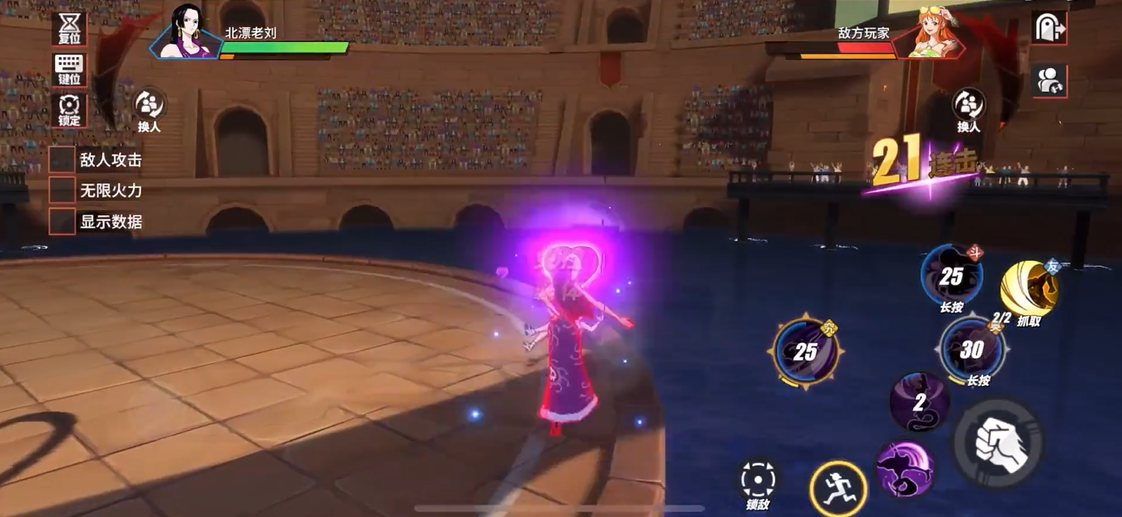Image resolution: width=1122 pixels, height=517 pixels.
Task: Tap the 复位 reset button
Action: [x=69, y=29]
